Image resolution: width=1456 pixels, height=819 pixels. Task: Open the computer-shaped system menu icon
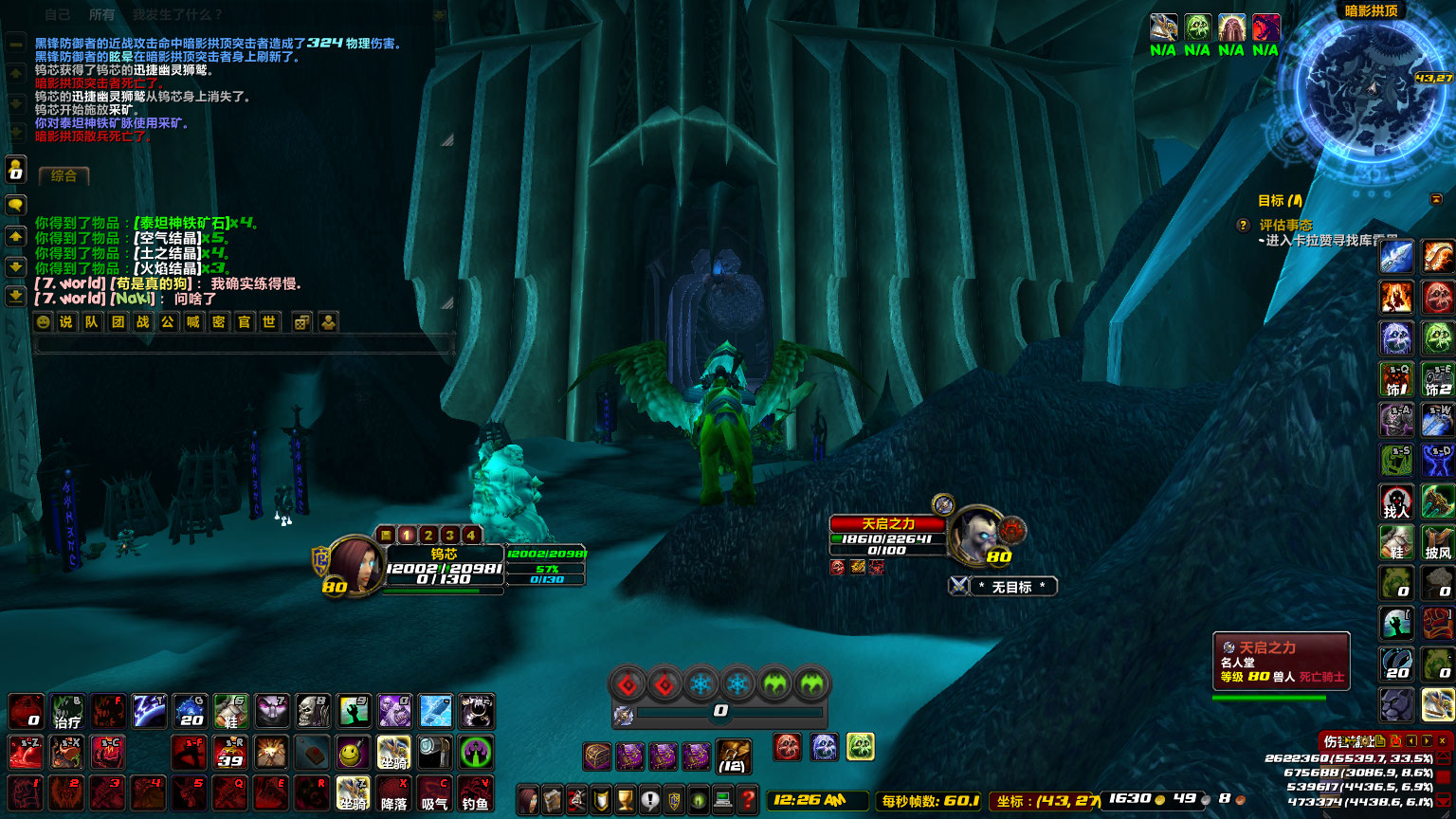point(722,800)
